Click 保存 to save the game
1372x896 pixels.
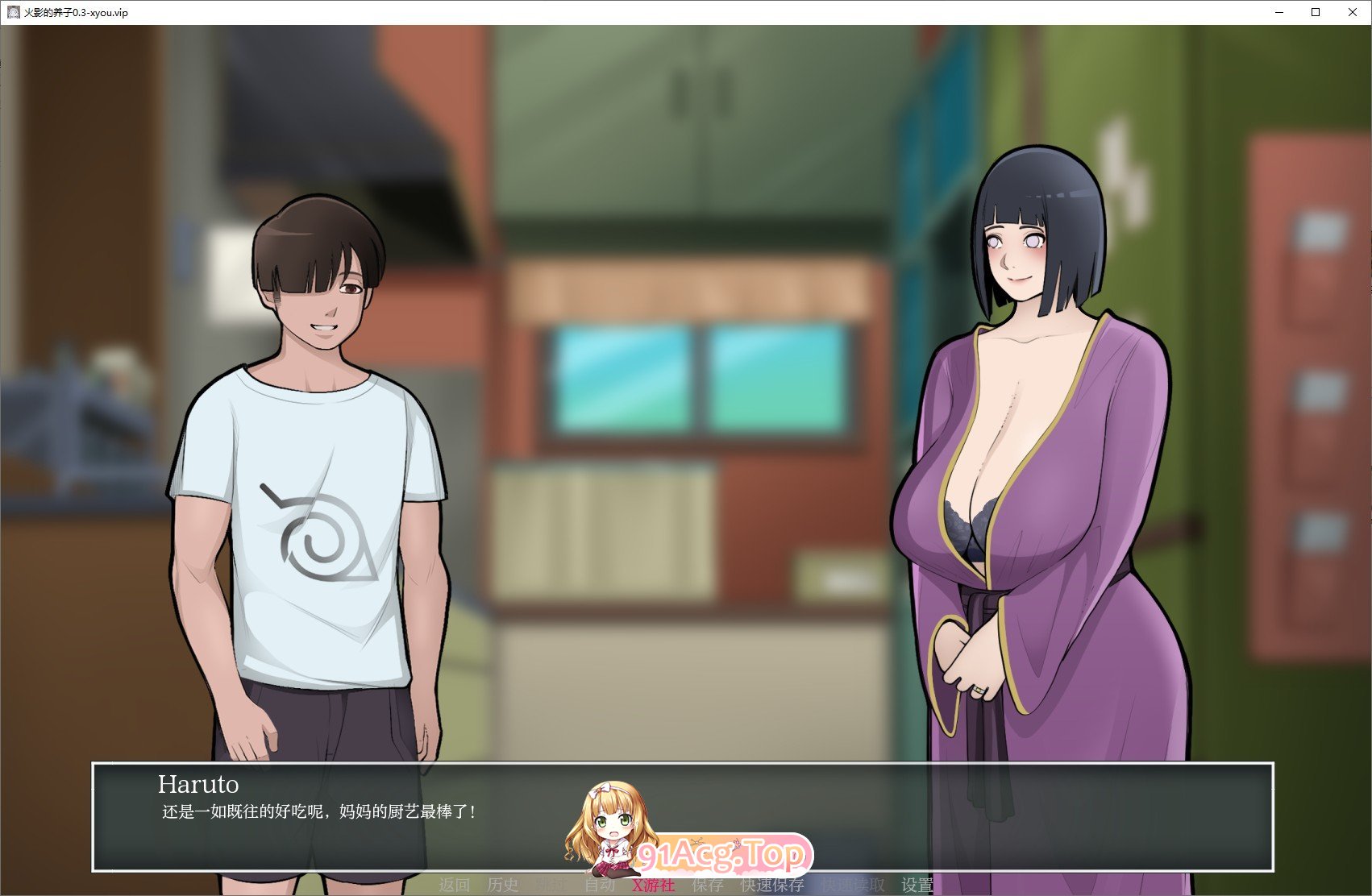[707, 884]
